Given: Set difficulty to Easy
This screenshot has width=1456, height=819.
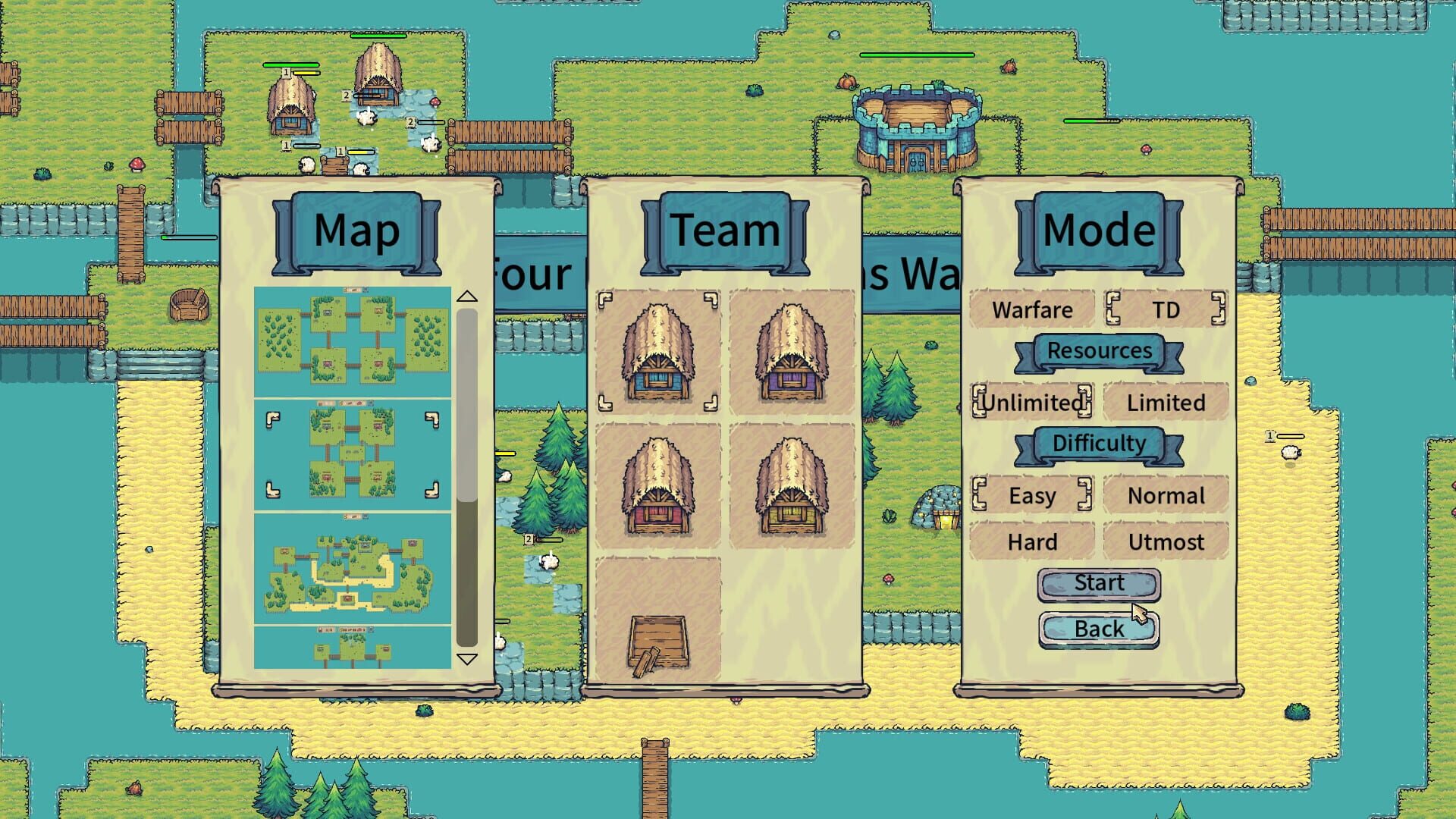Looking at the screenshot, I should coord(1033,495).
